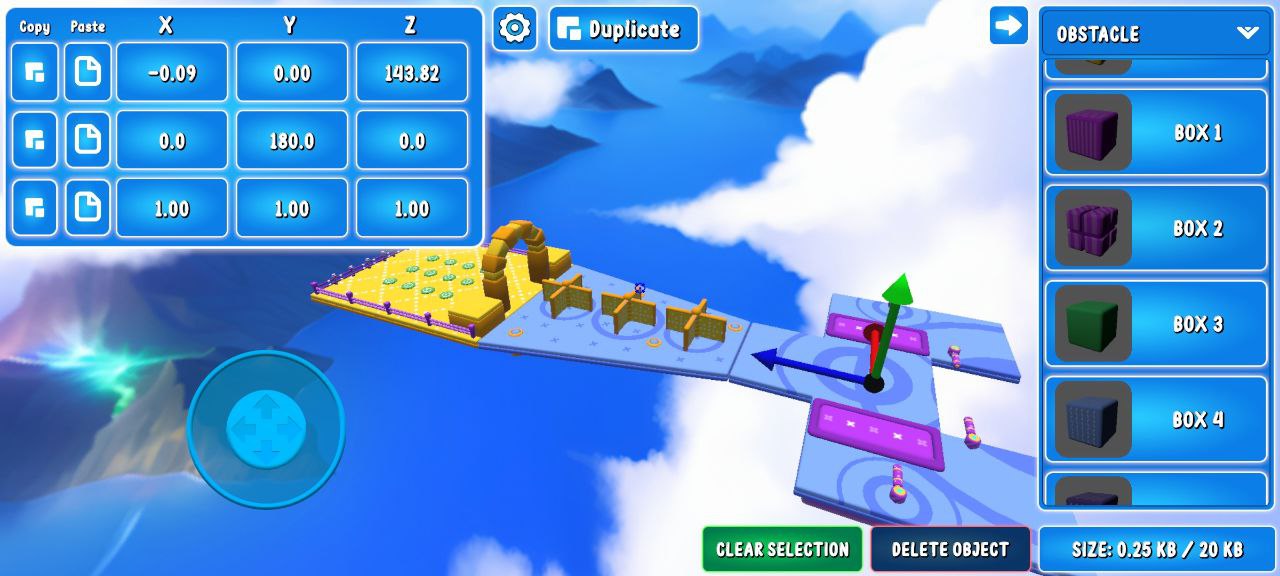The height and width of the screenshot is (576, 1280).
Task: Edit the X position value -0.09
Action: point(172,73)
